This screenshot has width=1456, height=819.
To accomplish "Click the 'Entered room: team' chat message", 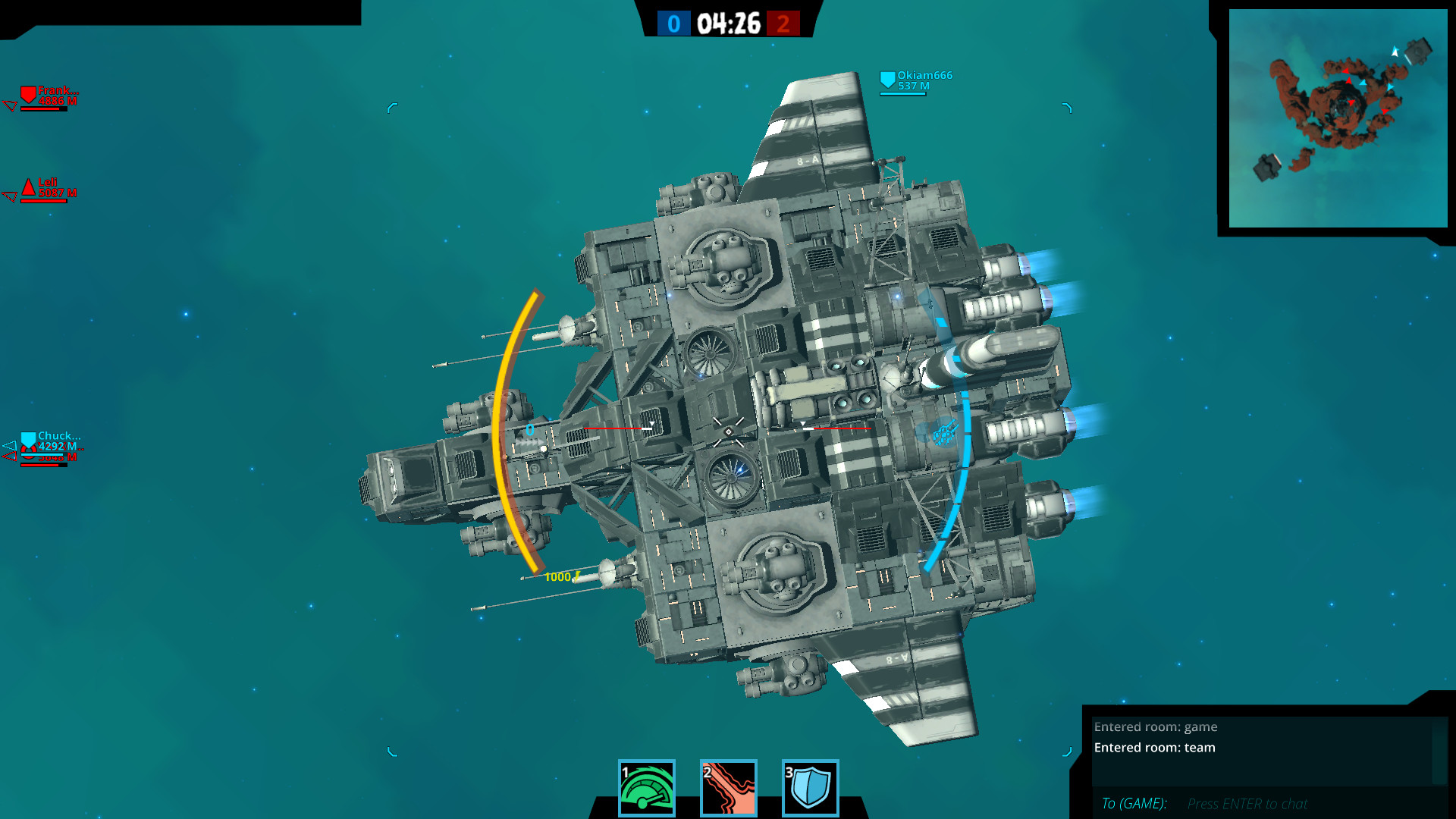I will click(x=1154, y=748).
